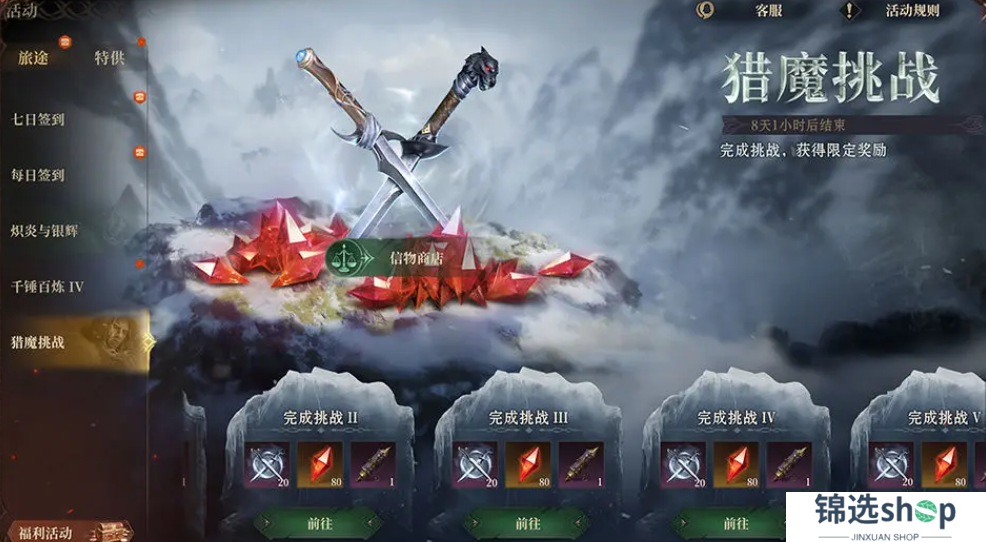
Task: Open the 七日签到 activity
Action: pos(38,119)
